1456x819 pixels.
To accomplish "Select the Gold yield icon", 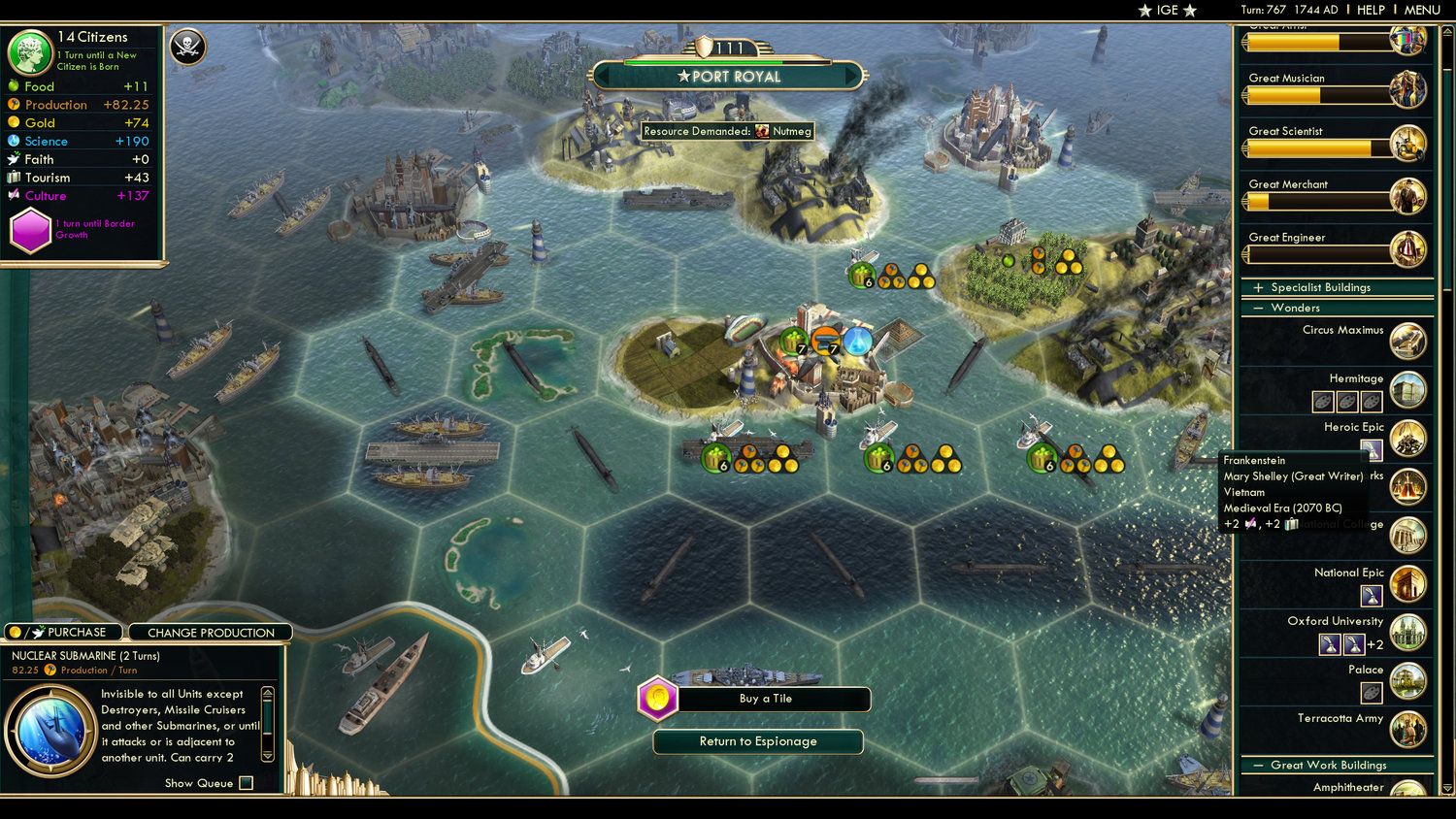I will click(x=16, y=122).
